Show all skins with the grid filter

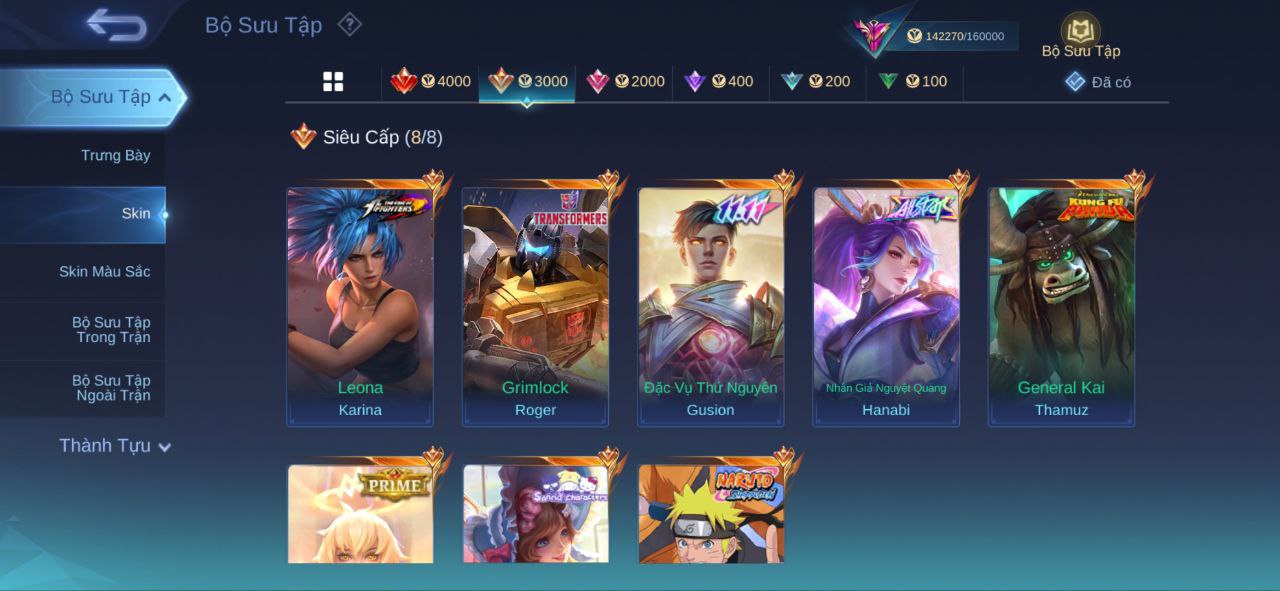[x=333, y=82]
